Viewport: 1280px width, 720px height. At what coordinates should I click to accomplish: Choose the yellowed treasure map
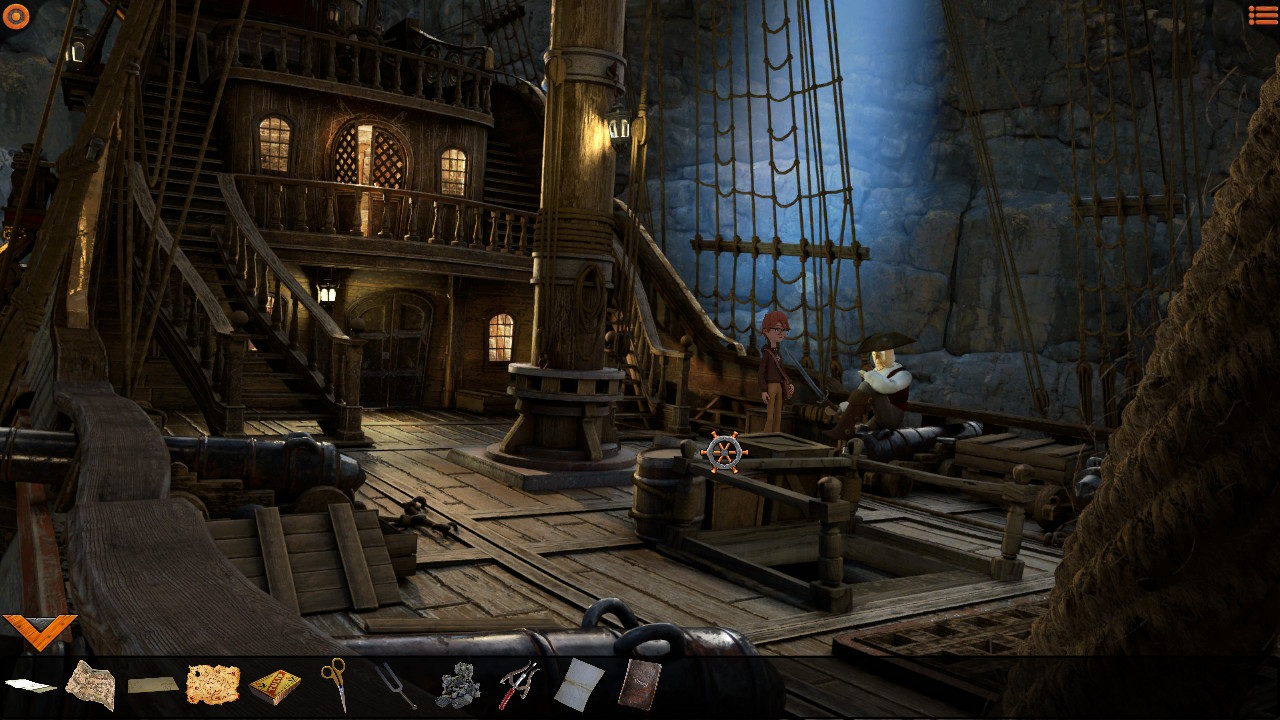(213, 685)
